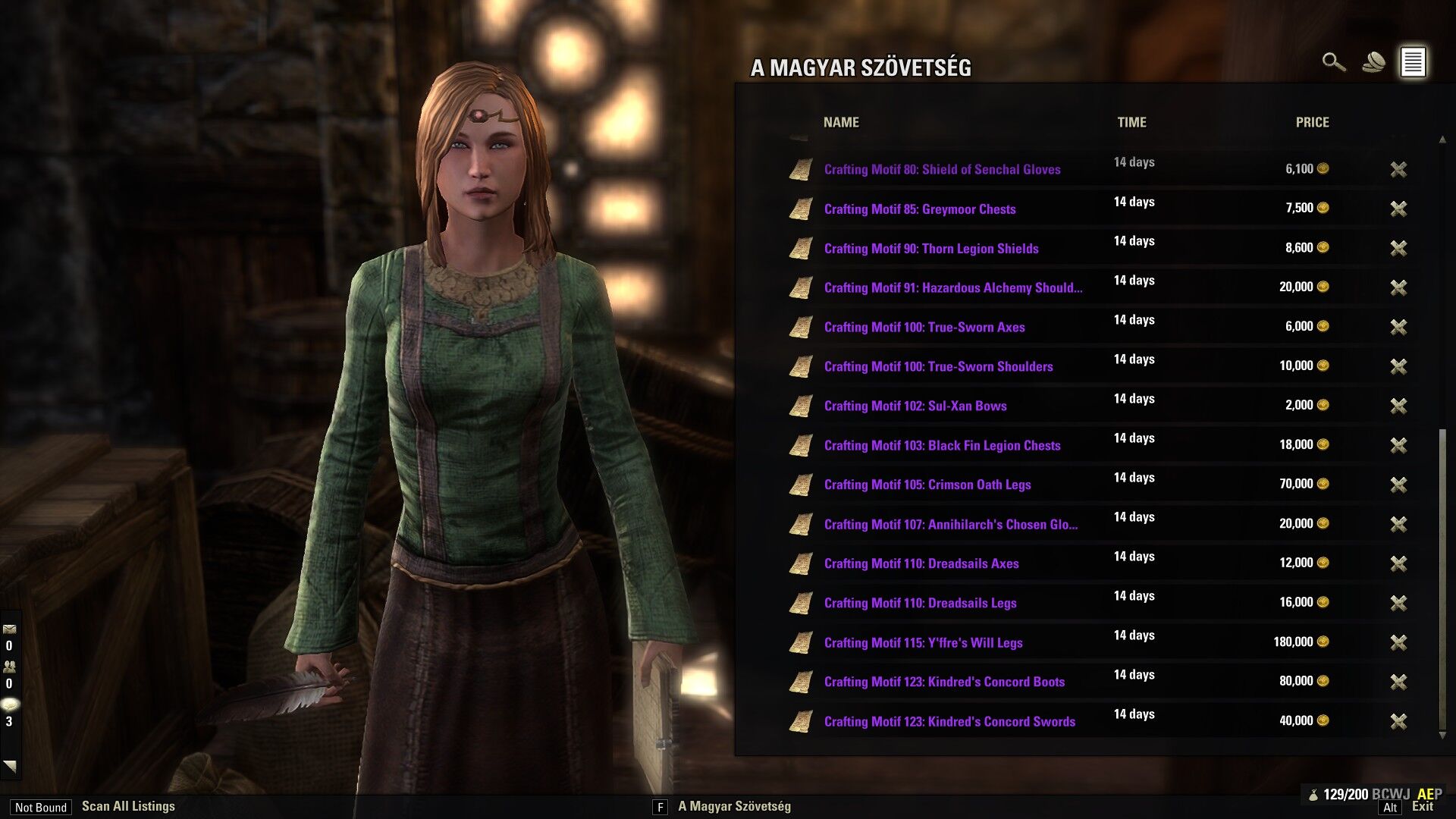Screen dimensions: 1456x819
Task: Choose the True-Sworn Axes listing row
Action: click(x=924, y=328)
